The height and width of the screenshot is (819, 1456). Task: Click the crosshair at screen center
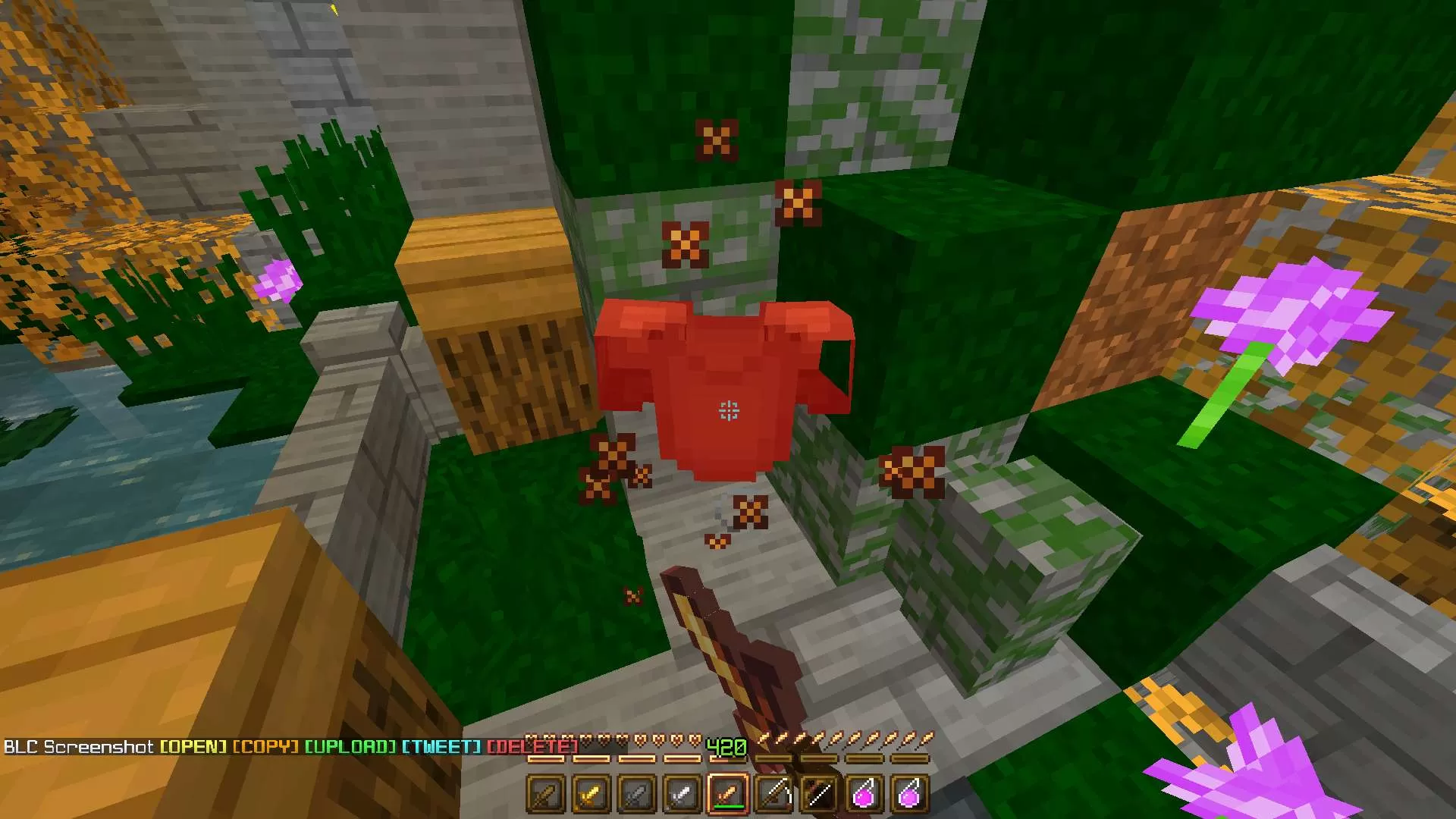[x=728, y=409]
